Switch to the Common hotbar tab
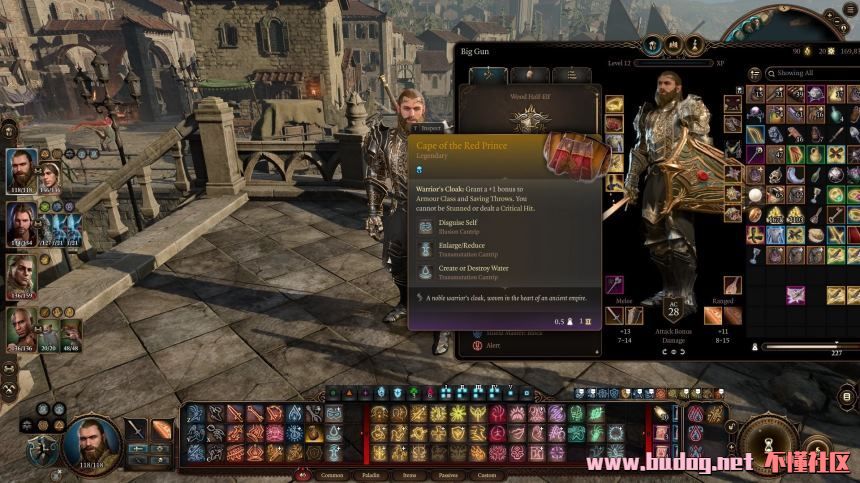The height and width of the screenshot is (483, 860). click(332, 475)
